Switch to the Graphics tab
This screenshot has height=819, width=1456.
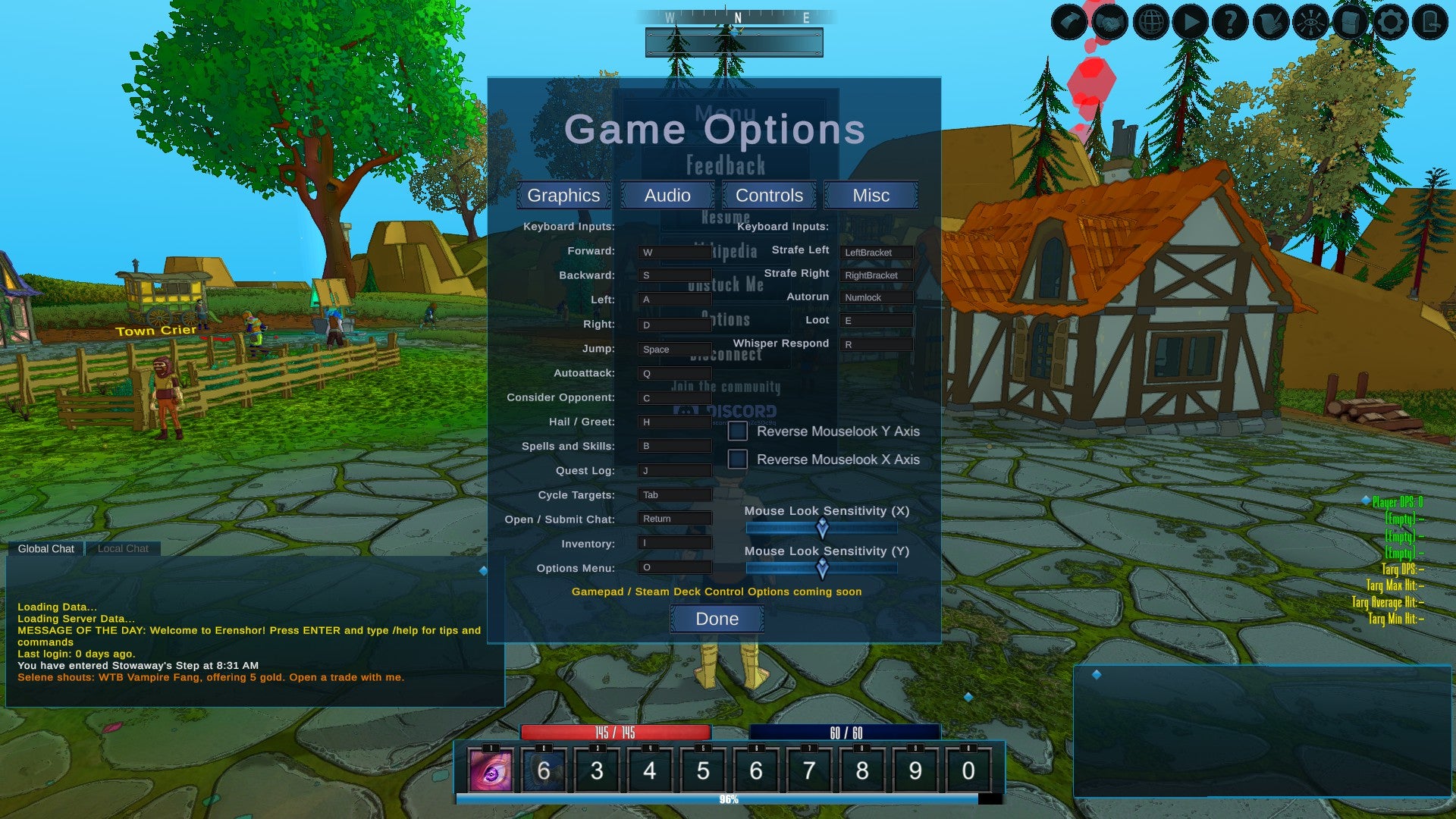(563, 195)
